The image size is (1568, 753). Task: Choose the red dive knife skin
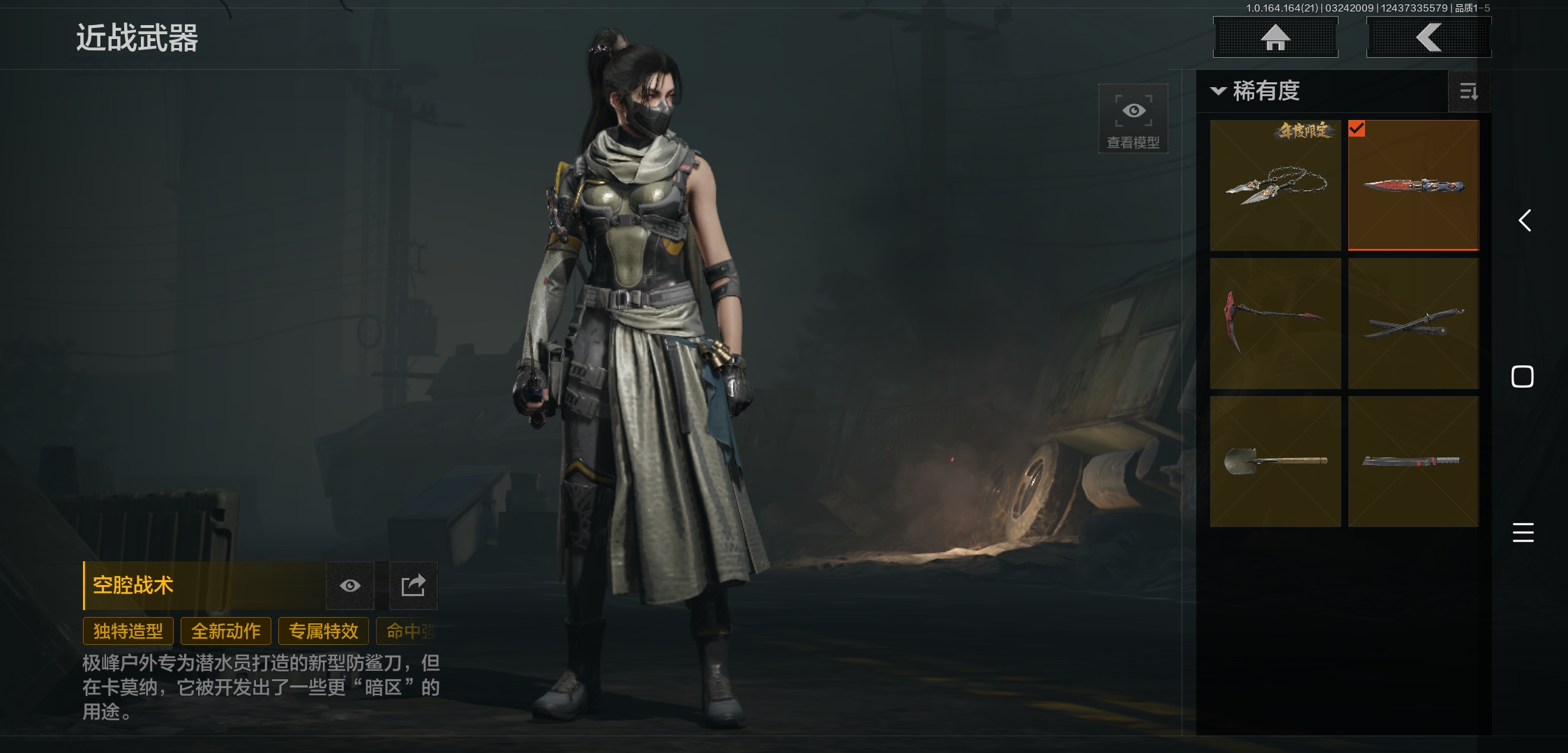coord(1413,185)
